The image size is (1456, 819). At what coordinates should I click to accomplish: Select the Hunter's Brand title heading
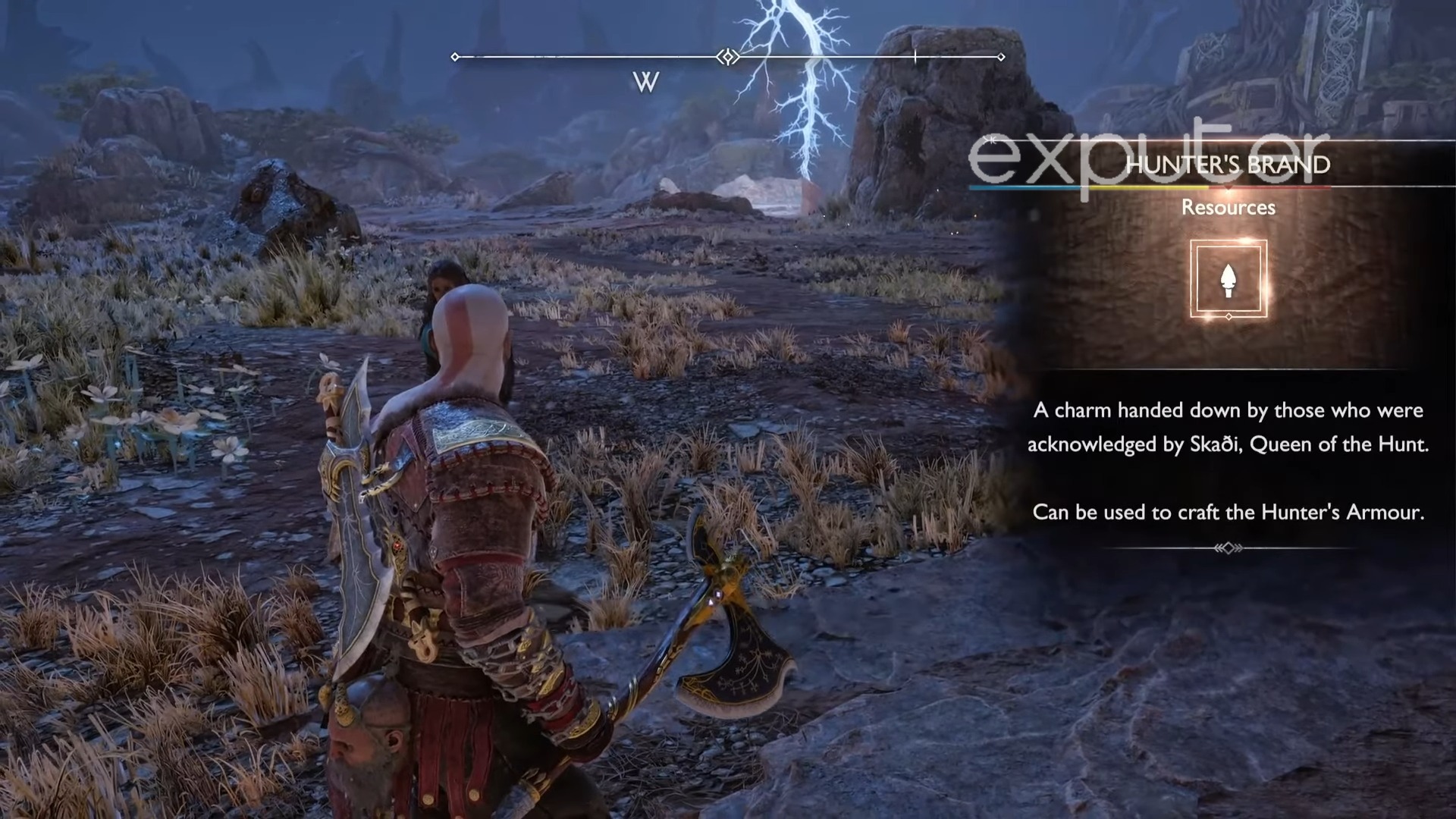tap(1228, 165)
